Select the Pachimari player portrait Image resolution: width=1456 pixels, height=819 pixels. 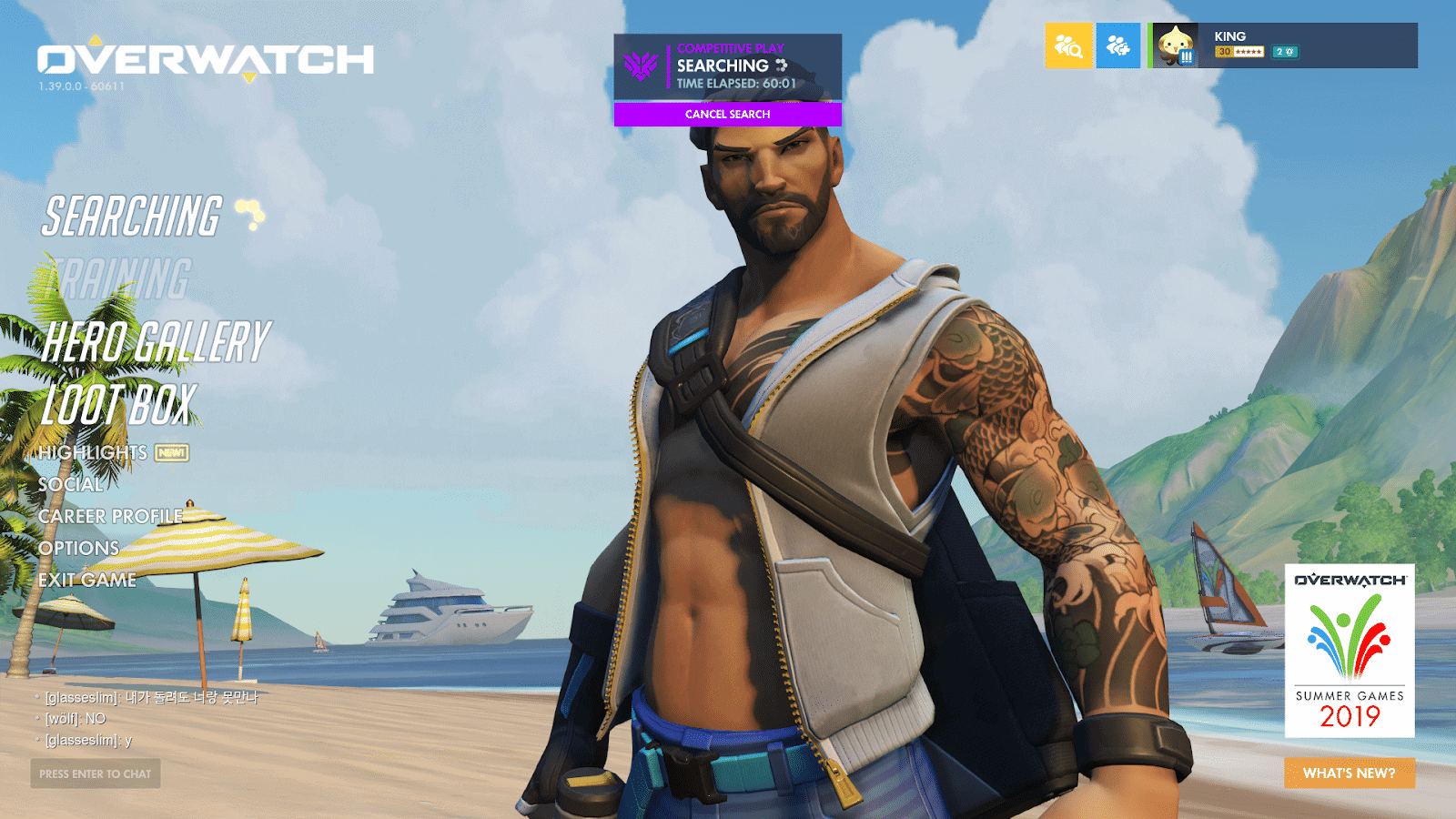pyautogui.click(x=1175, y=45)
